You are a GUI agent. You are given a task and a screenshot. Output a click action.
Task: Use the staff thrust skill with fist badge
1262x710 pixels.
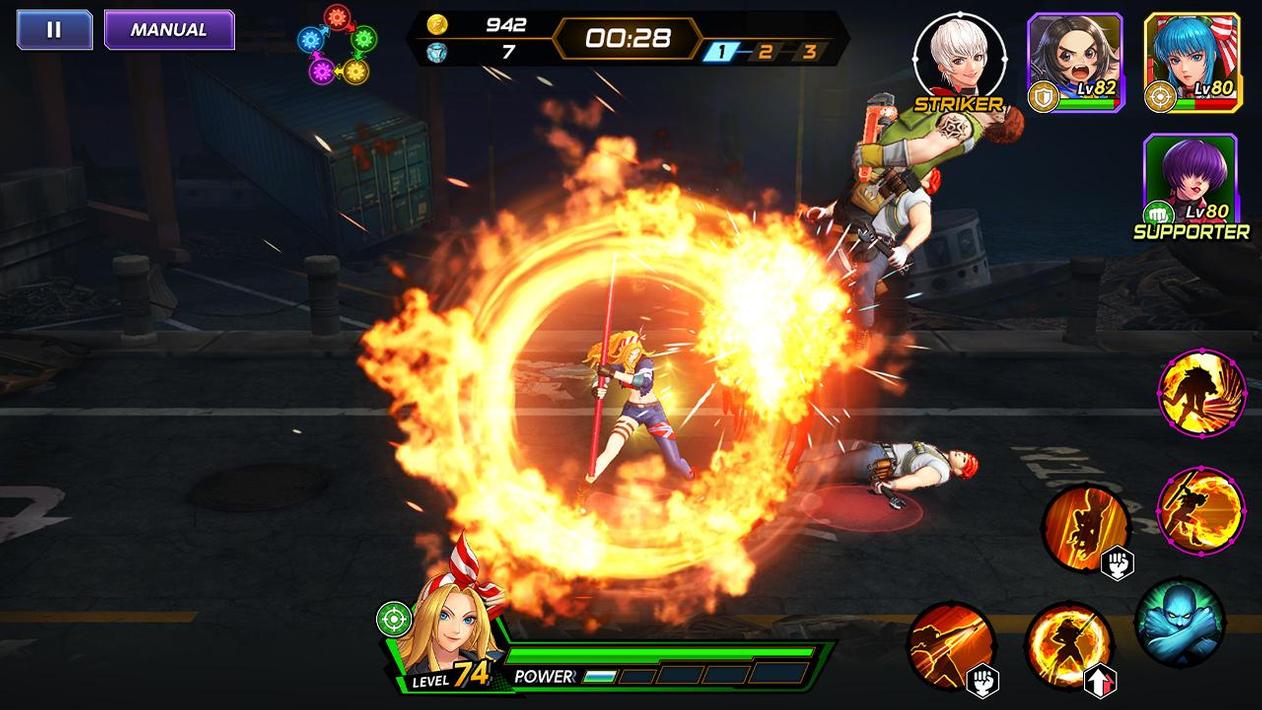(x=951, y=646)
